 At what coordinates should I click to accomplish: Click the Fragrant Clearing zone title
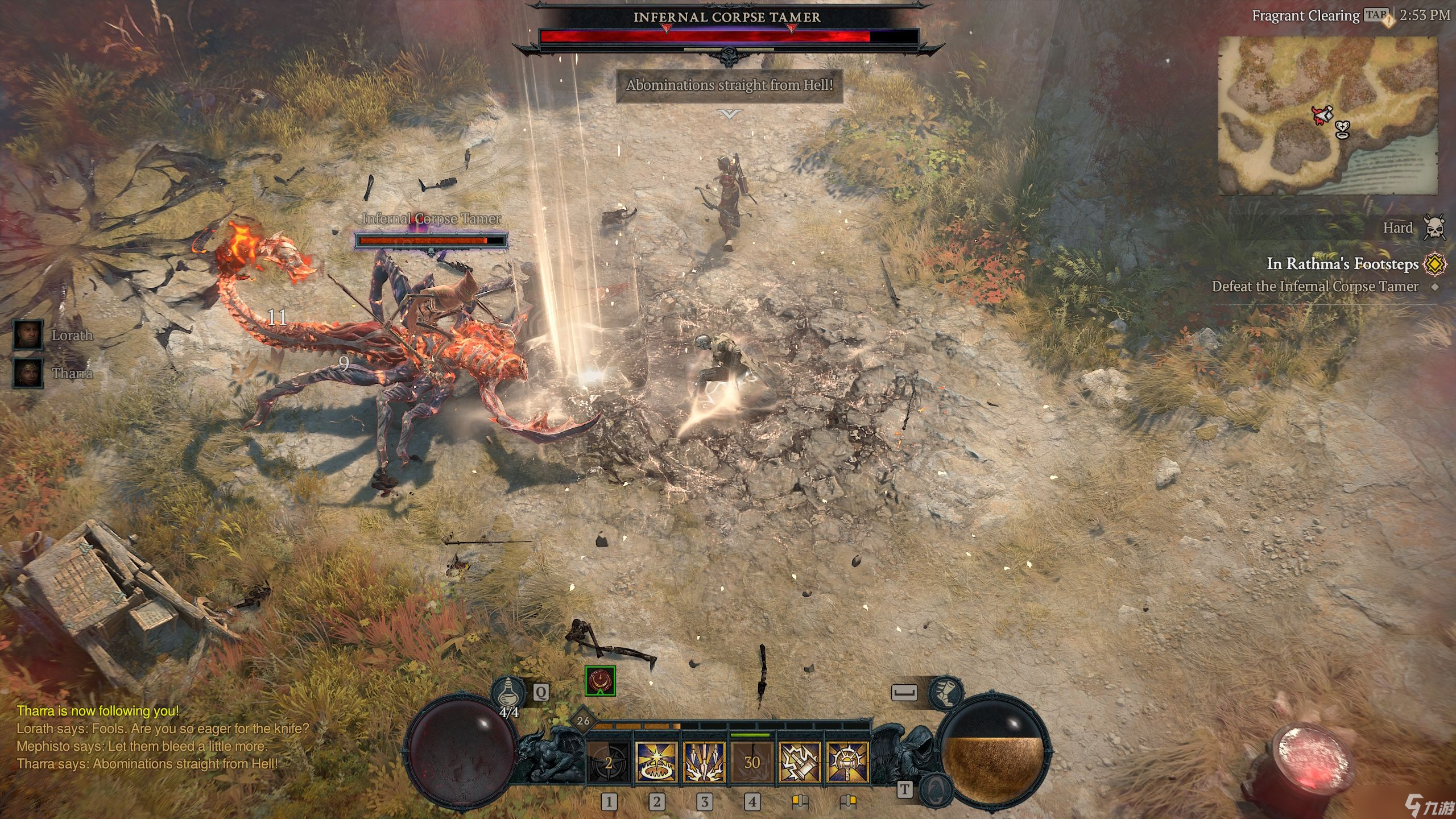pyautogui.click(x=1305, y=15)
